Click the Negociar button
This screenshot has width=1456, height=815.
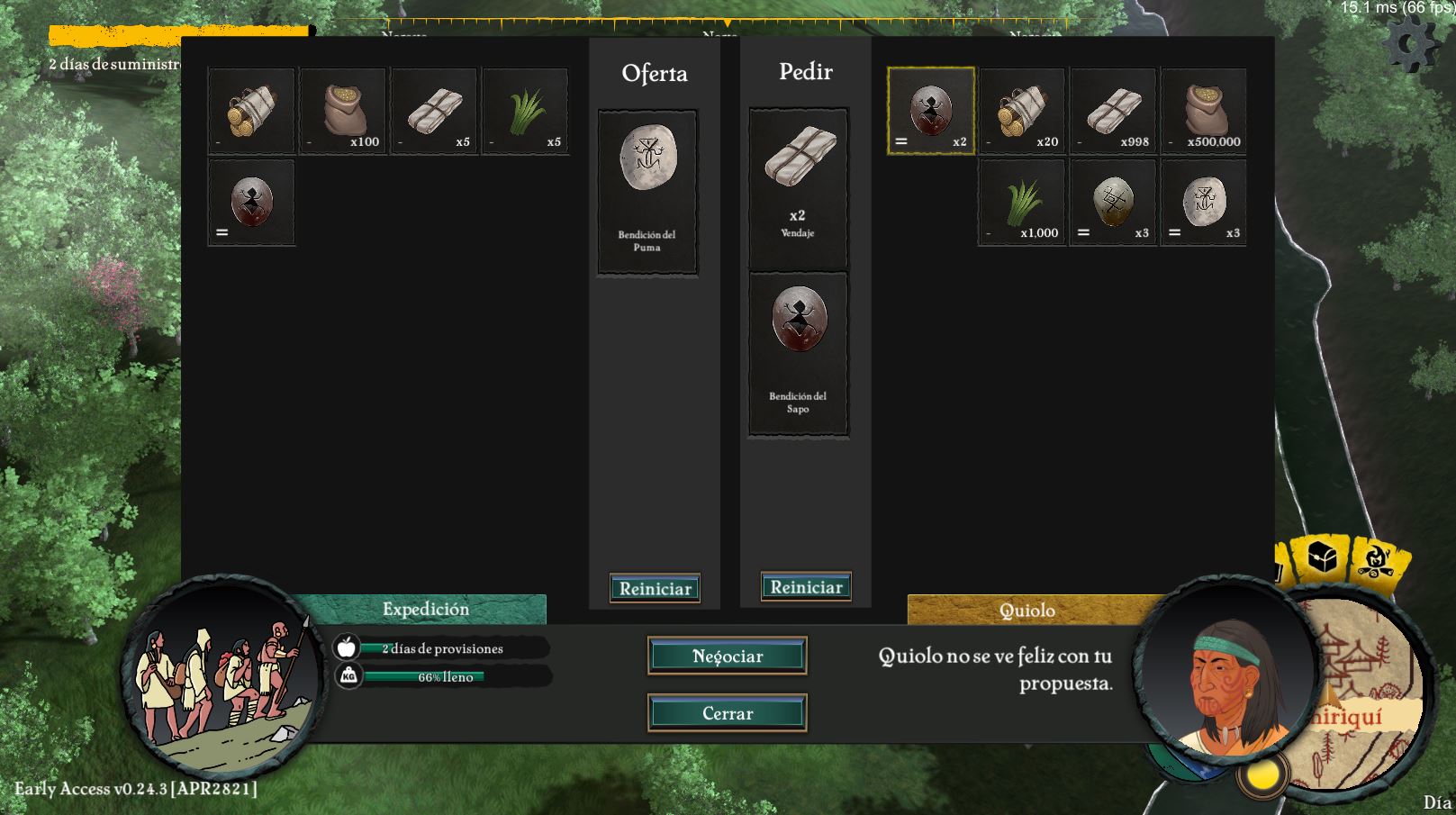(x=727, y=656)
